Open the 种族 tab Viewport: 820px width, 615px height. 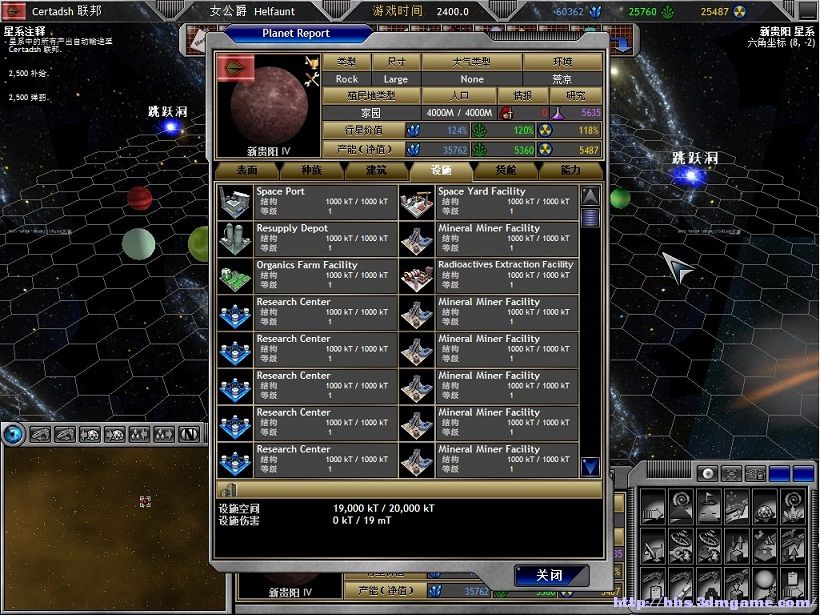click(312, 171)
